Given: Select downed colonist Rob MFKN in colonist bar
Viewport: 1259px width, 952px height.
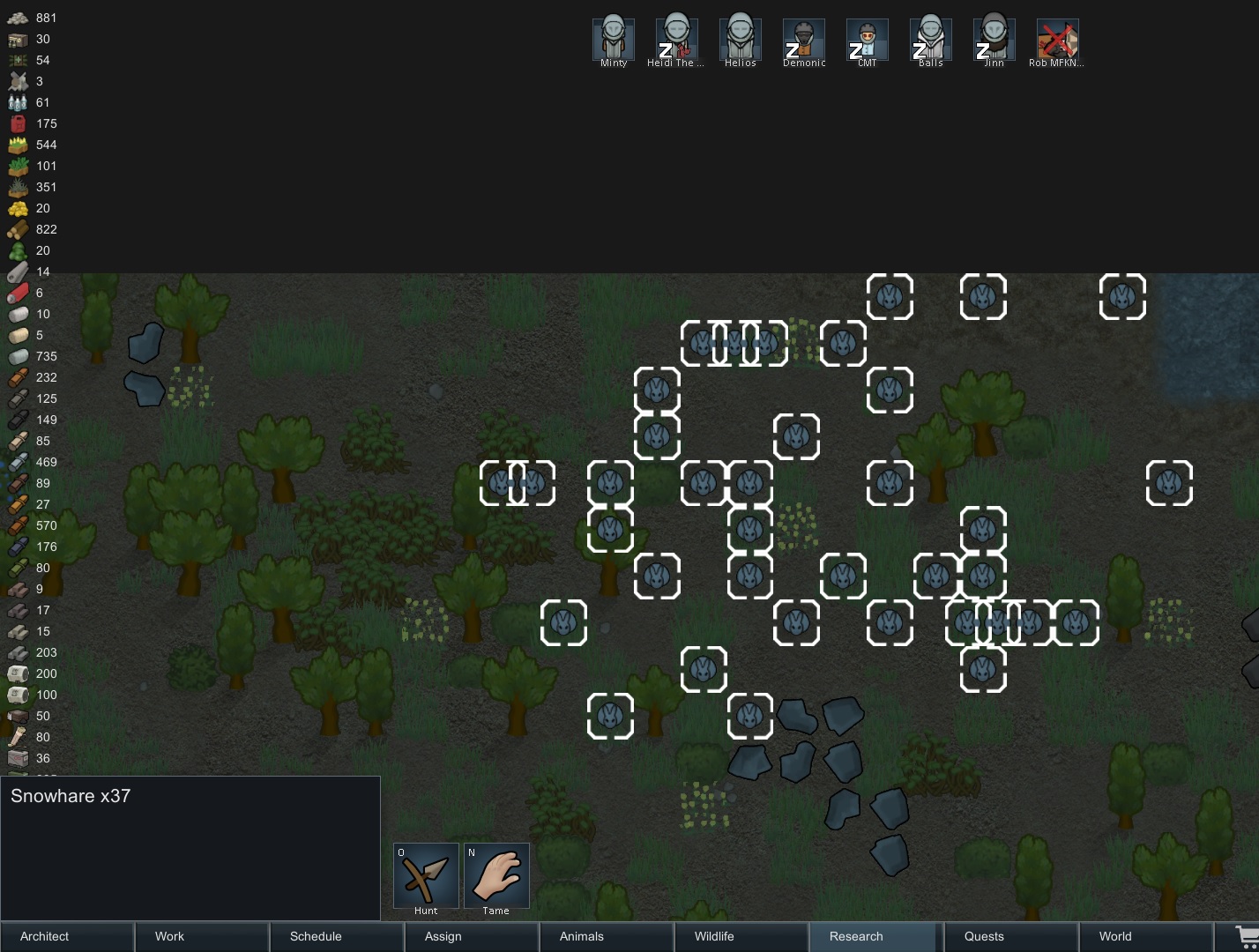Looking at the screenshot, I should coord(1057,39).
